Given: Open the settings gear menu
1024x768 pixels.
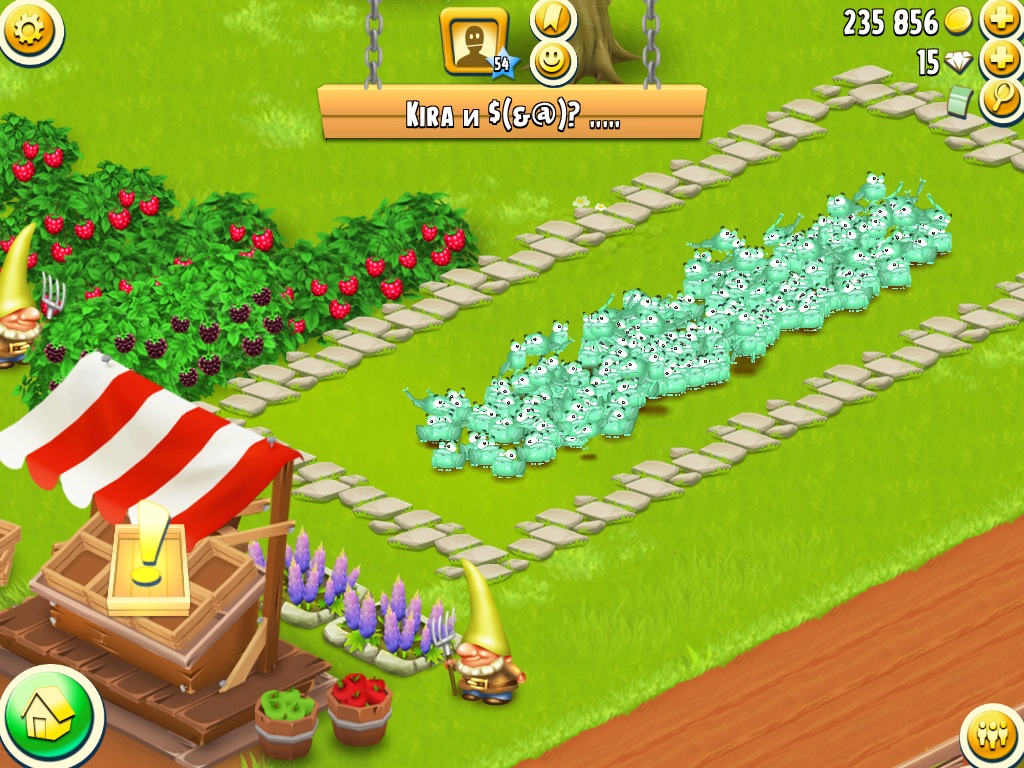Looking at the screenshot, I should coord(29,30).
